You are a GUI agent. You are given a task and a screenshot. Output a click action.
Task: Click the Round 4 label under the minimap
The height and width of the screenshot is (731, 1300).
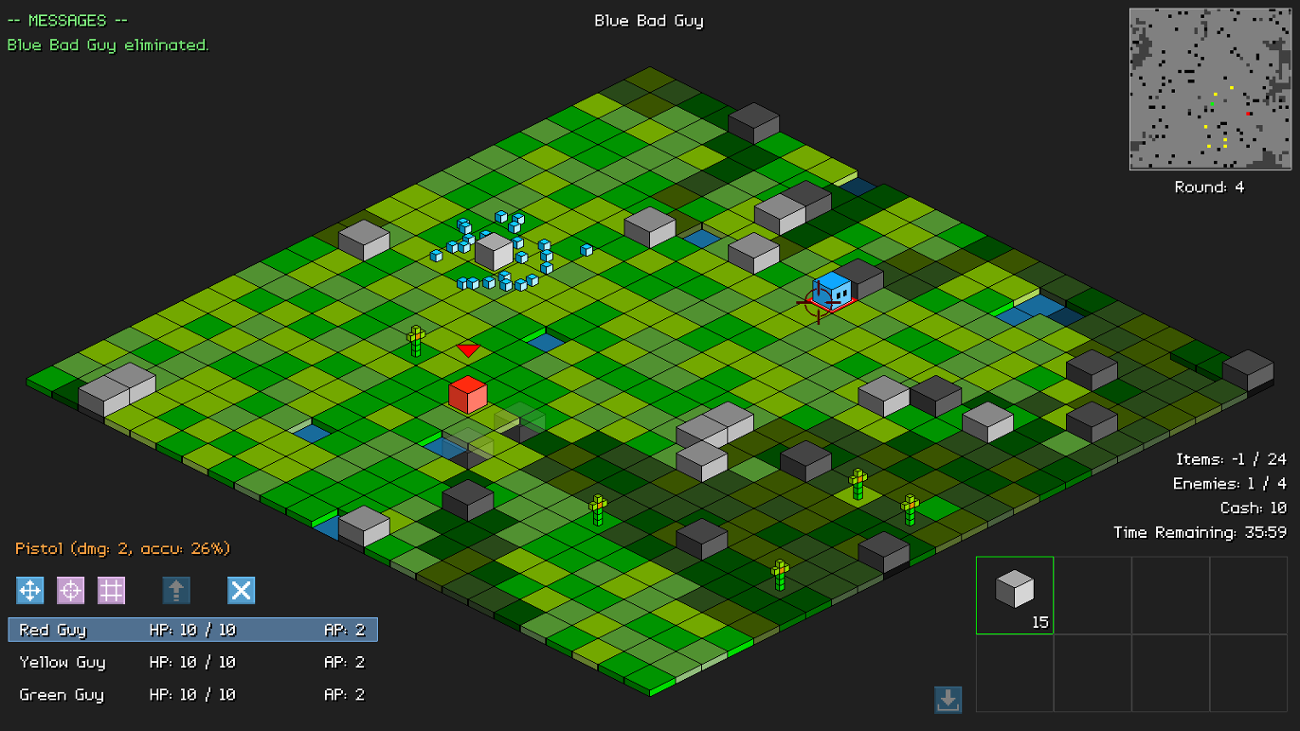[x=1208, y=186]
